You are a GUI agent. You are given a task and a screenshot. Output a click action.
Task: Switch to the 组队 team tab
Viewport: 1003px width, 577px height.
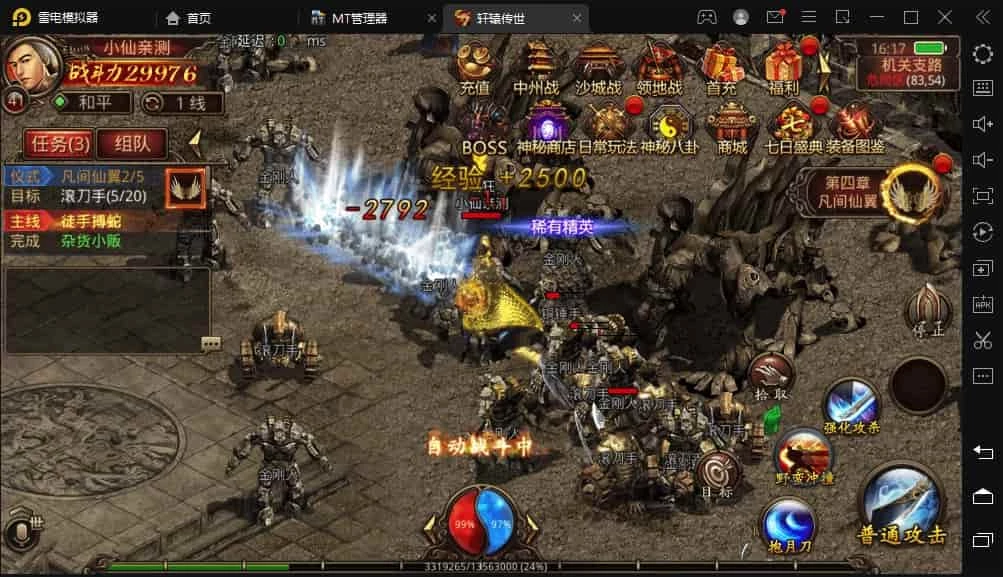point(132,143)
